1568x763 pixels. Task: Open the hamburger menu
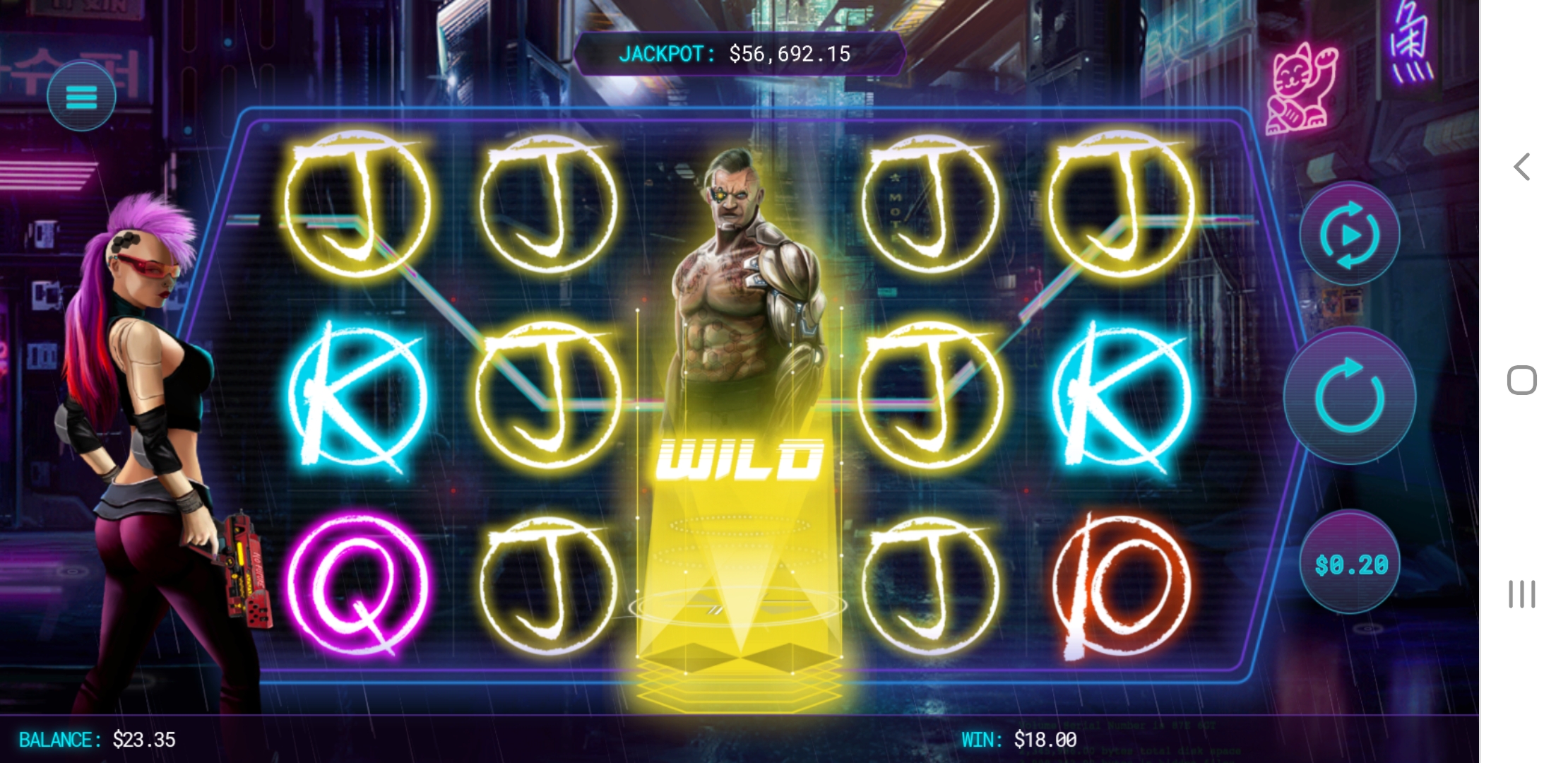click(81, 97)
